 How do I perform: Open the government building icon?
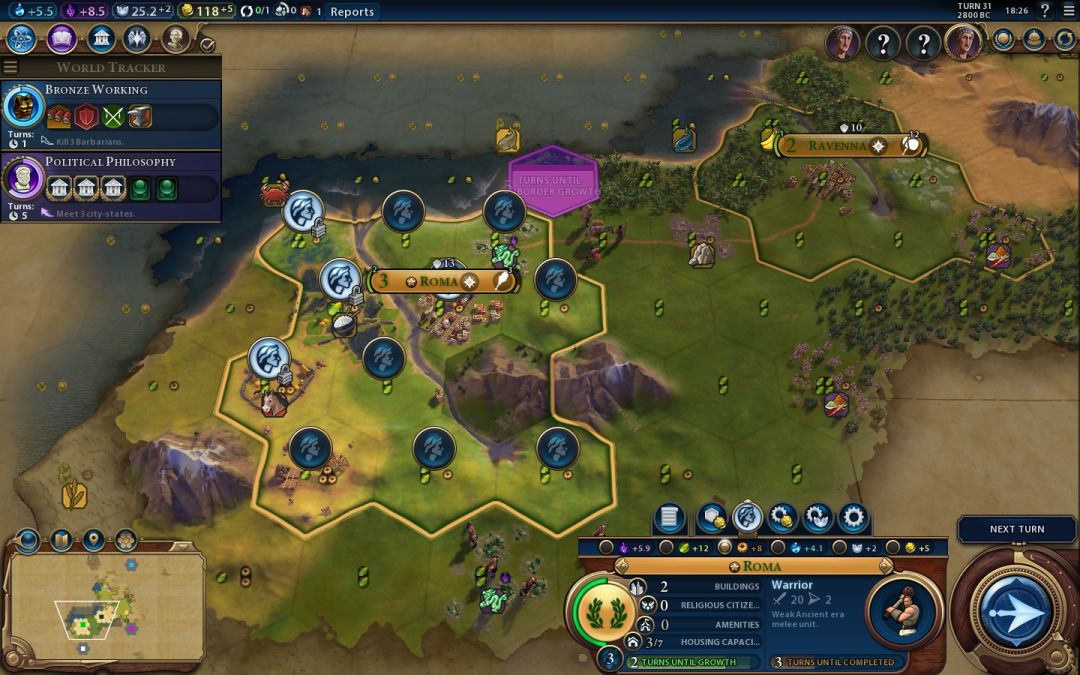point(100,39)
